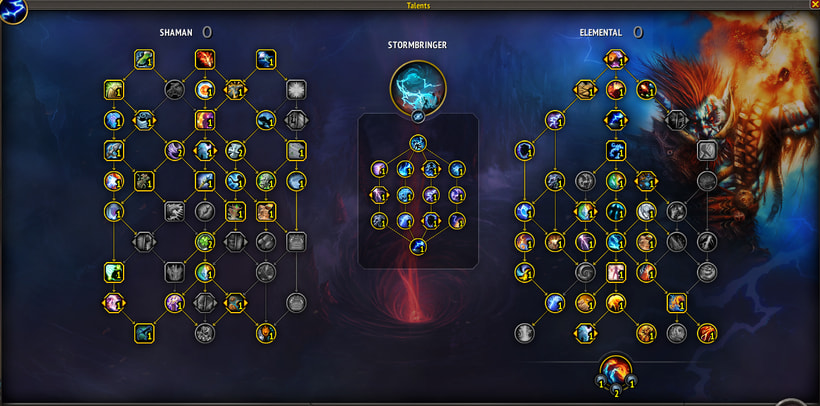The image size is (820, 406).
Task: Select the topmost node of the Elemental tree
Action: pyautogui.click(x=616, y=60)
